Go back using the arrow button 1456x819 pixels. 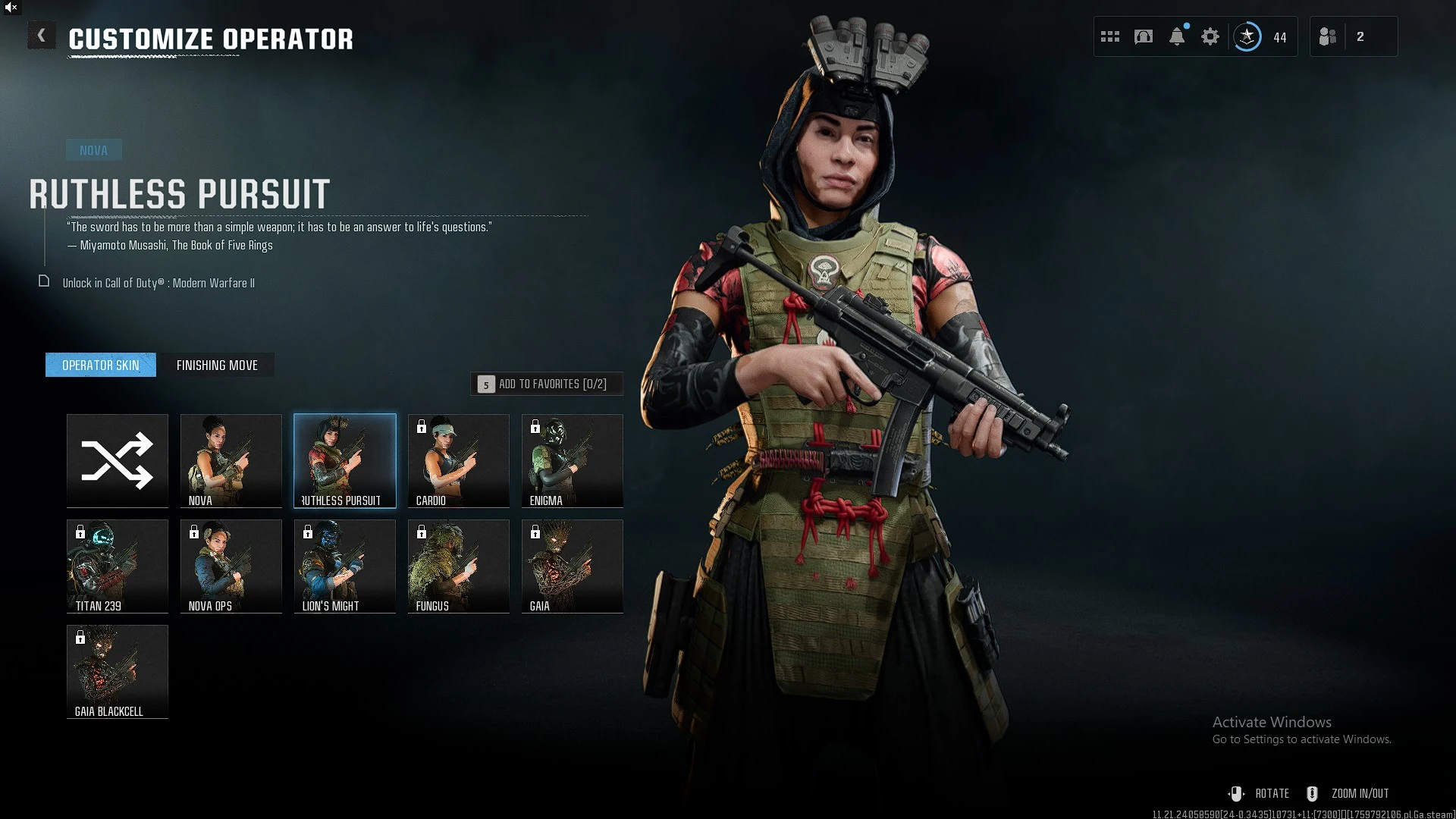point(42,36)
